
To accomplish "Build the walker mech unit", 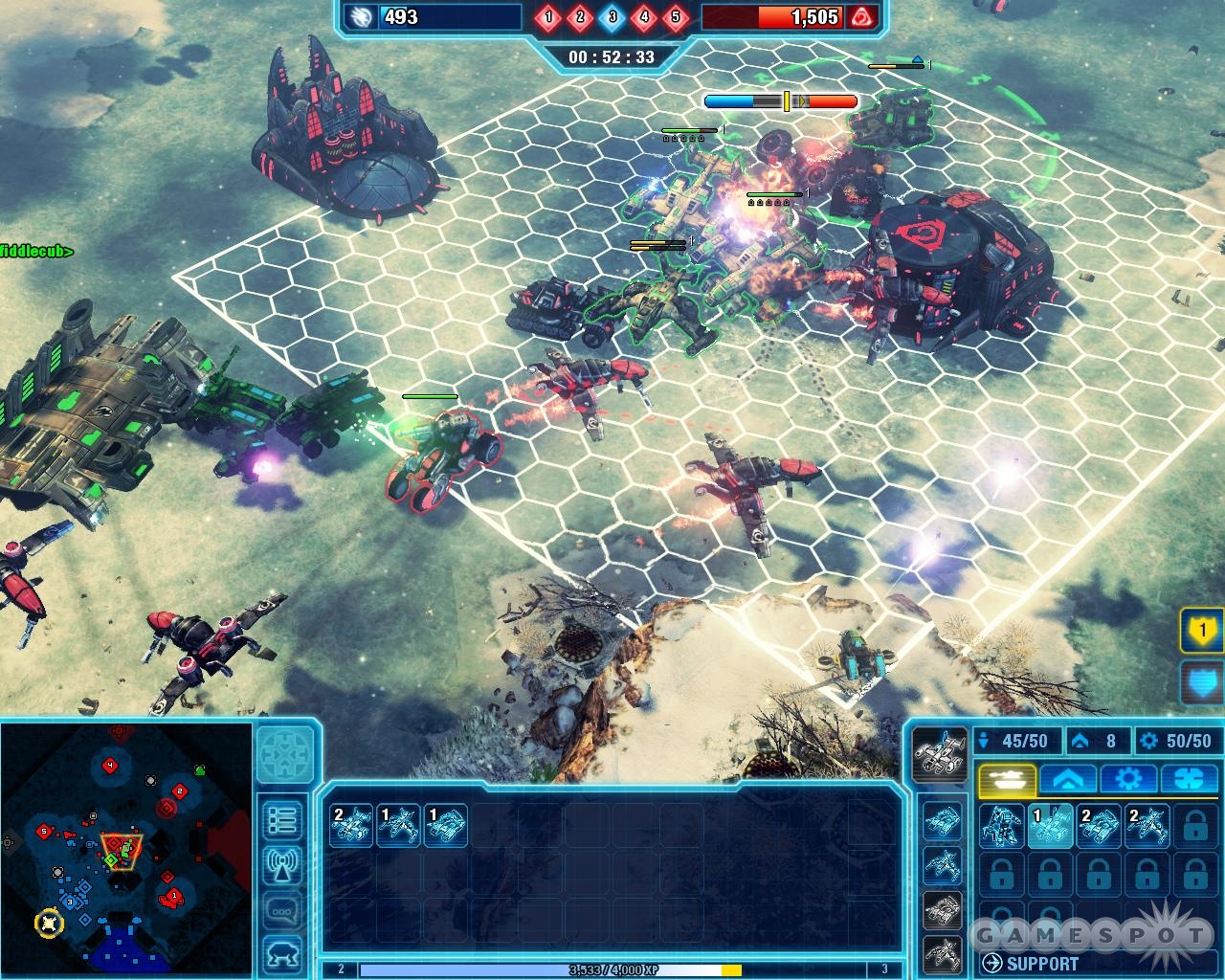I will [1001, 826].
